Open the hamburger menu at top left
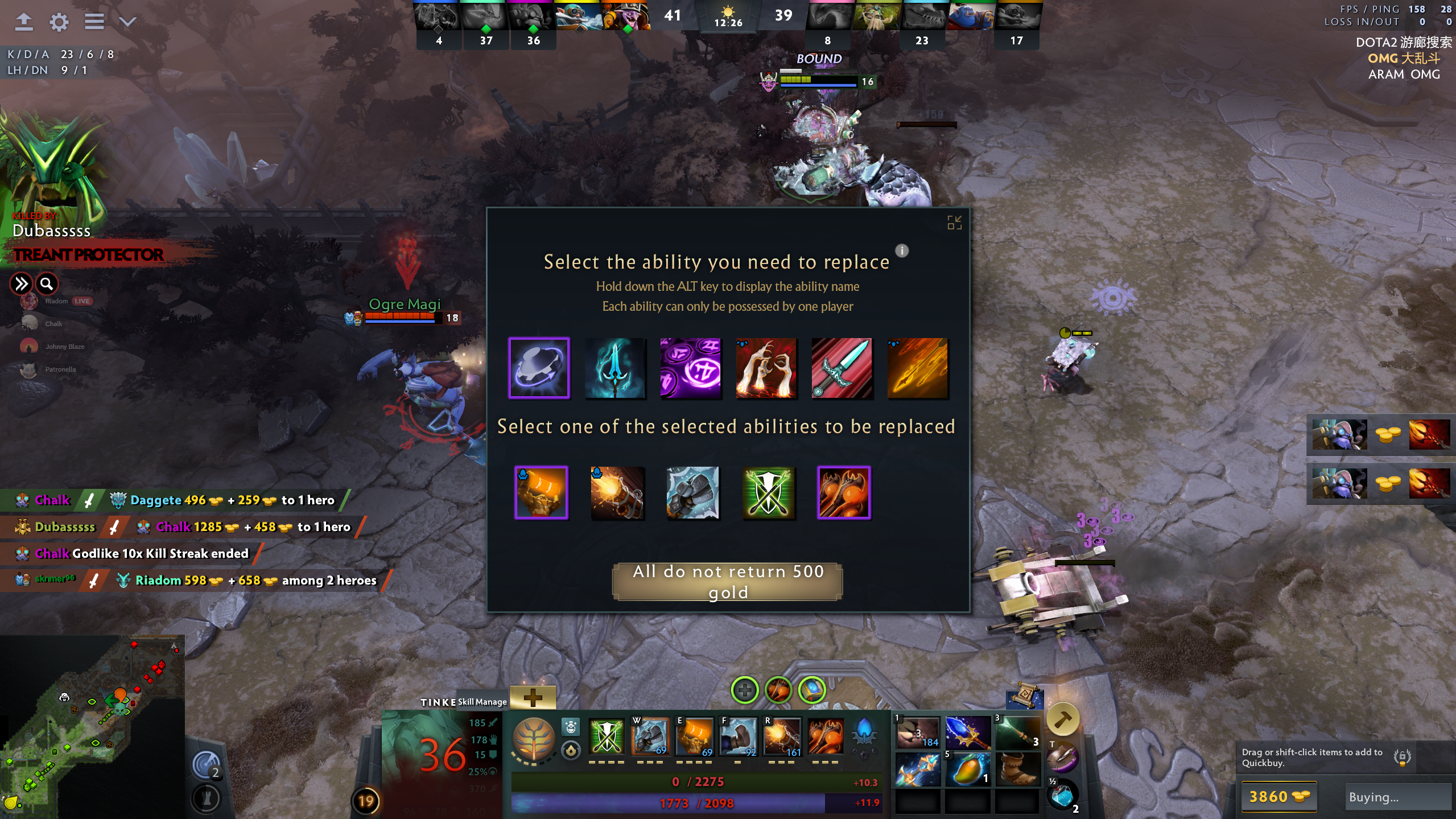 click(94, 22)
